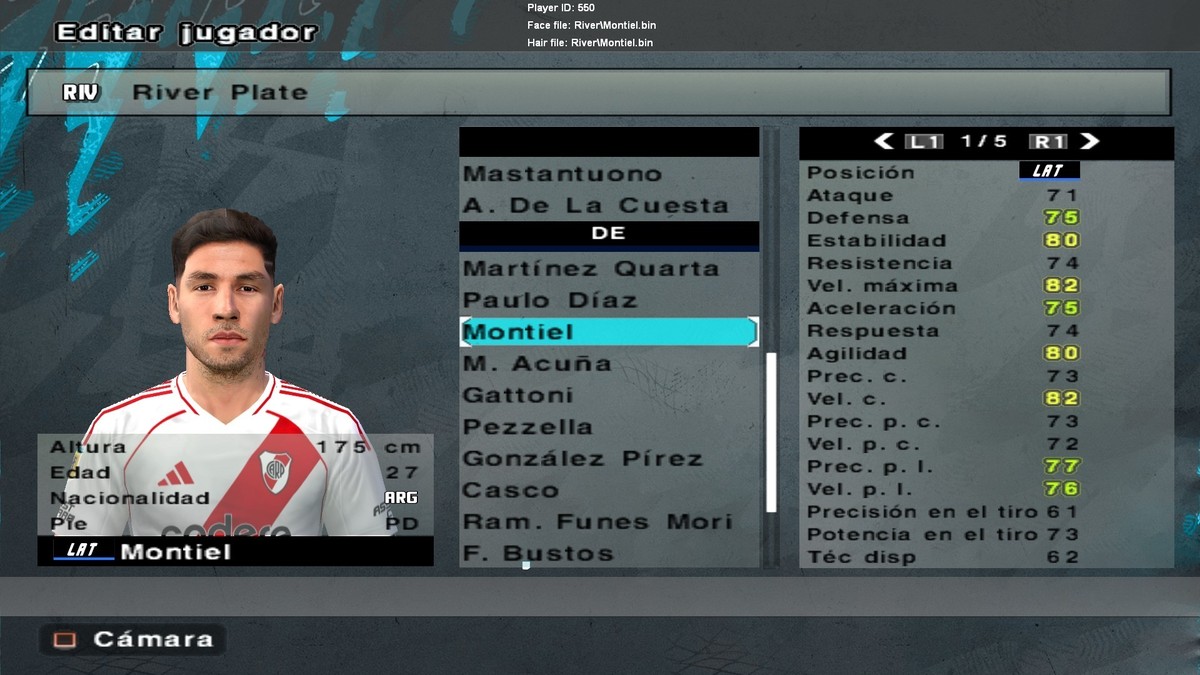Click the River Plate team name bar
This screenshot has height=675, width=1200.
598,92
